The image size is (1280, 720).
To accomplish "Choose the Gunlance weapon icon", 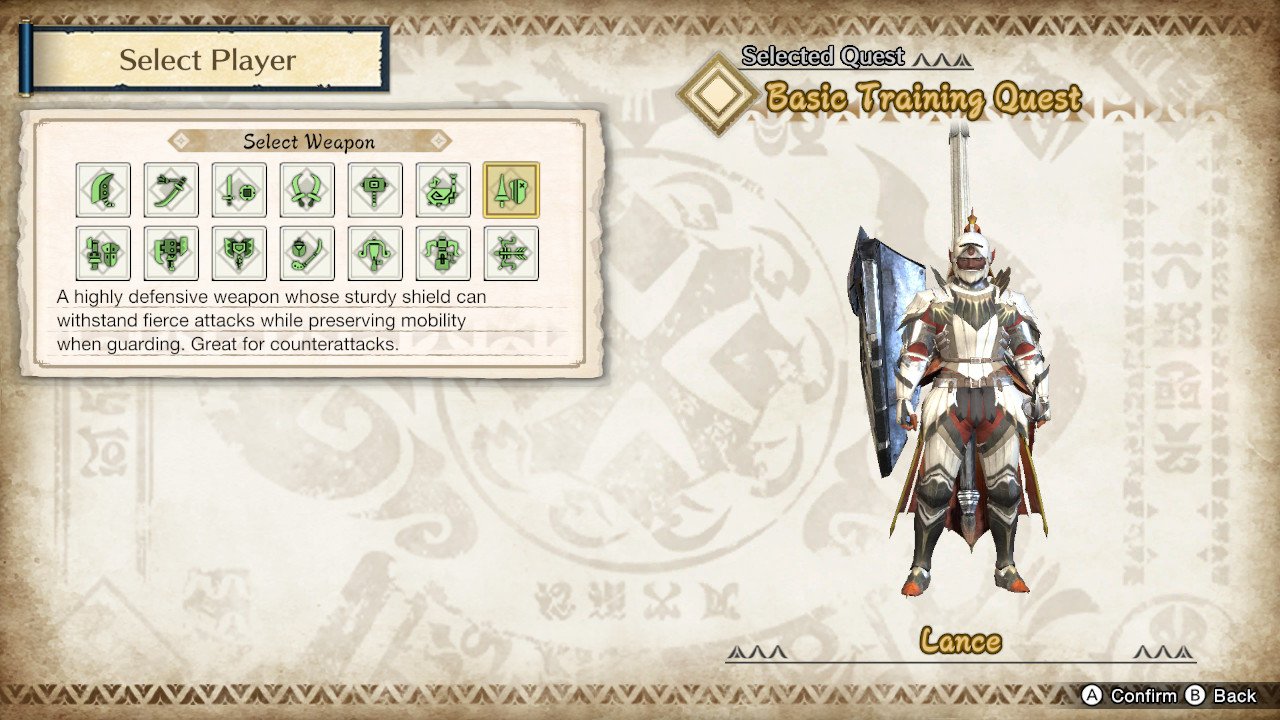I will [x=103, y=253].
